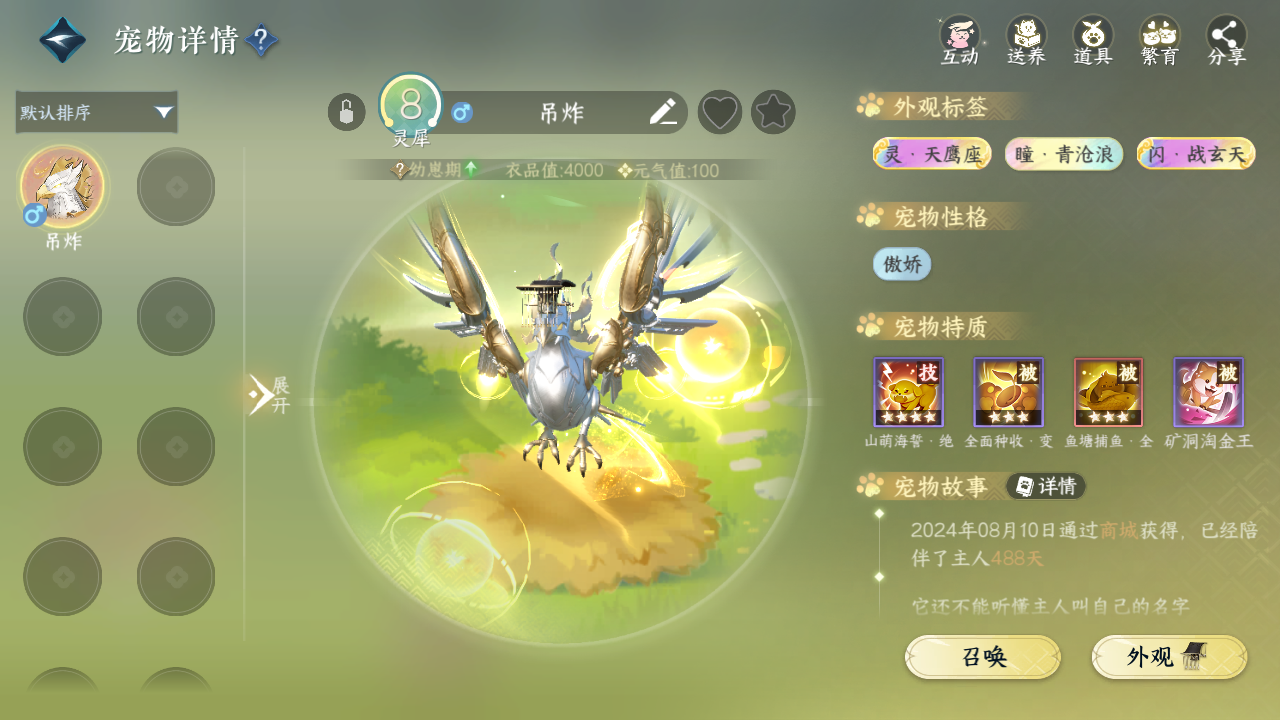The height and width of the screenshot is (720, 1280).
Task: Share the pet via 分享
Action: (1227, 40)
